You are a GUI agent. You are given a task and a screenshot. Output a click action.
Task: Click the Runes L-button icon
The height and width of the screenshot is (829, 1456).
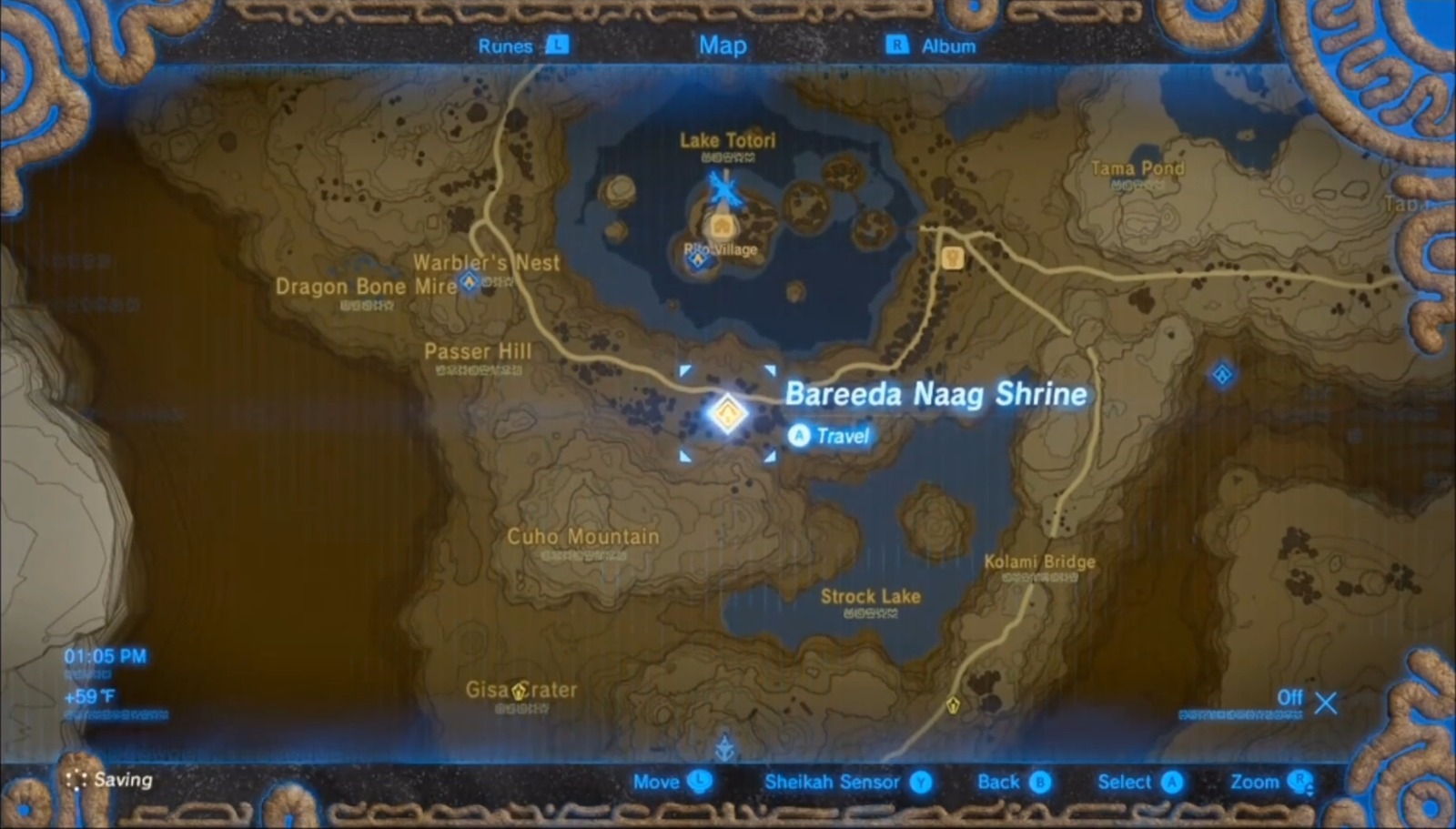tap(556, 45)
